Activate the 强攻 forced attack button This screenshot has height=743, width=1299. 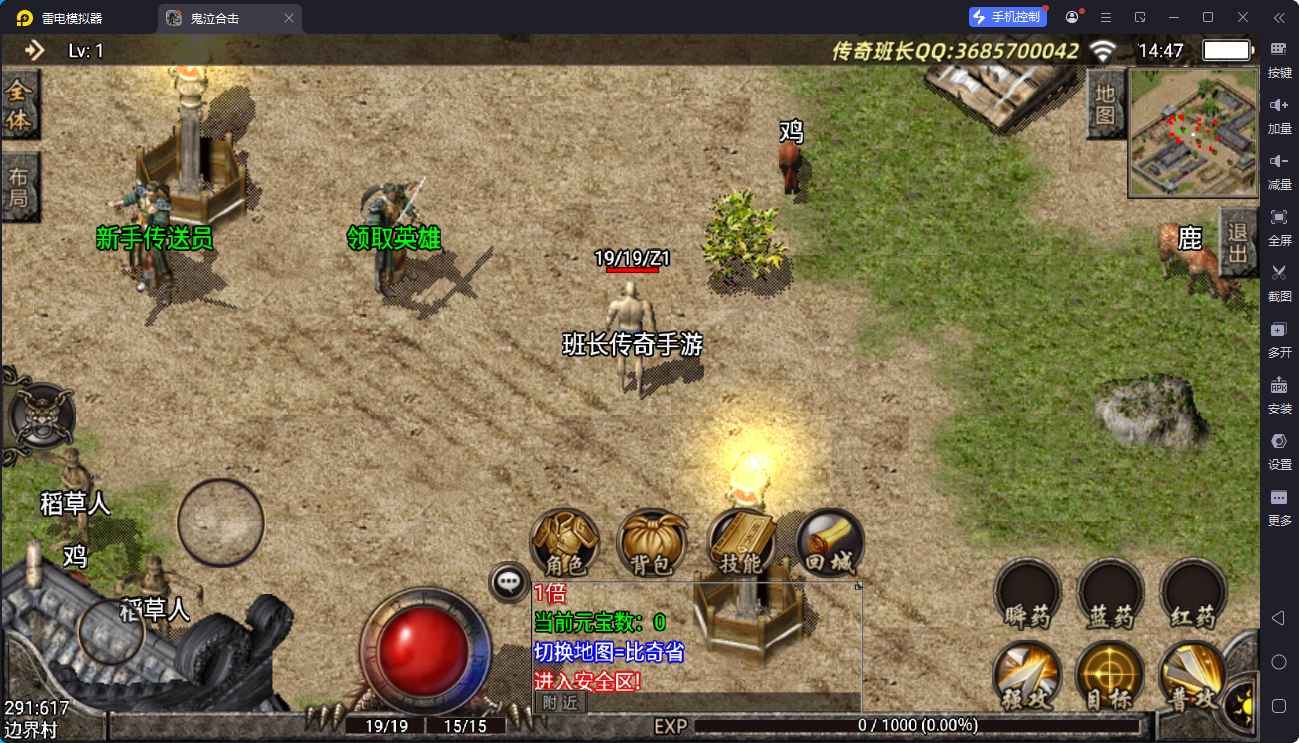1027,675
